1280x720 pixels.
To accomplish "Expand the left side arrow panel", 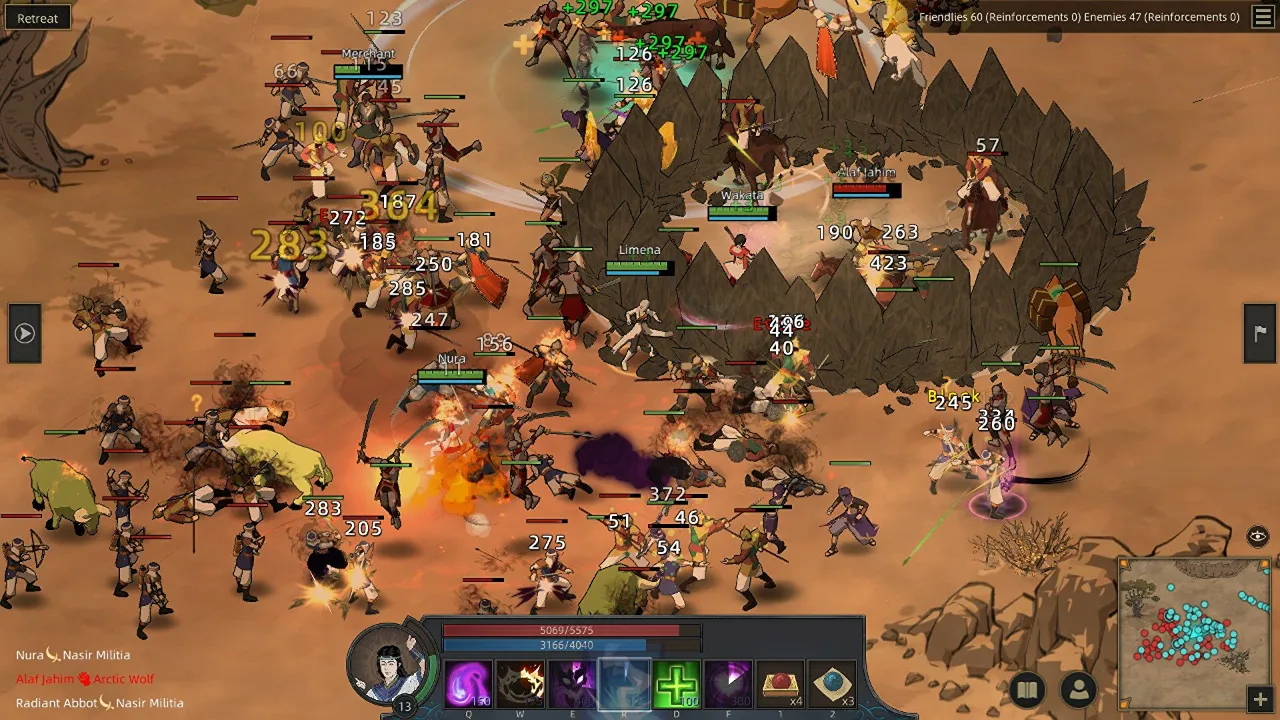I will point(25,333).
